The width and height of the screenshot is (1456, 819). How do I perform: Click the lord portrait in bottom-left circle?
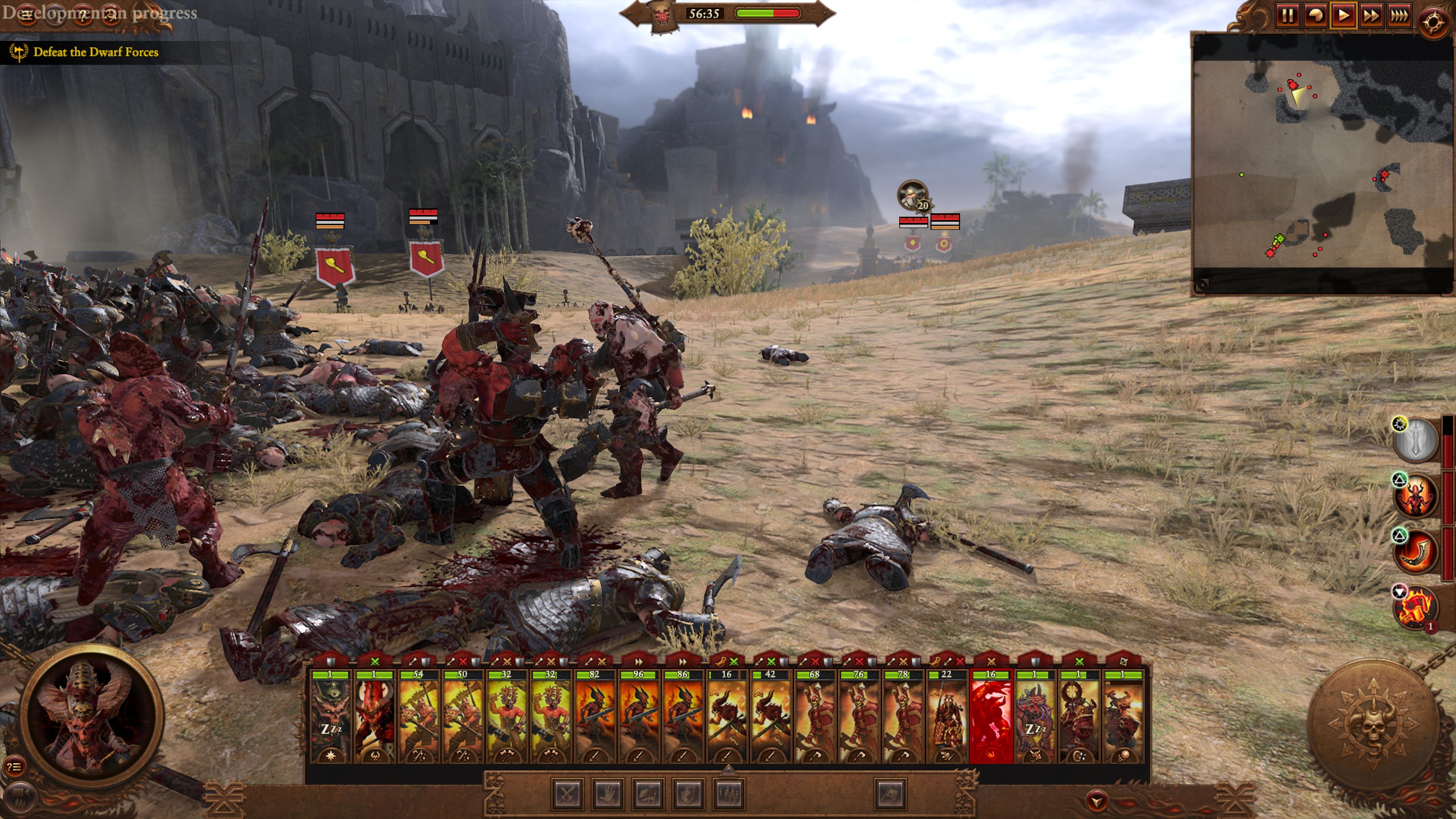(x=92, y=717)
